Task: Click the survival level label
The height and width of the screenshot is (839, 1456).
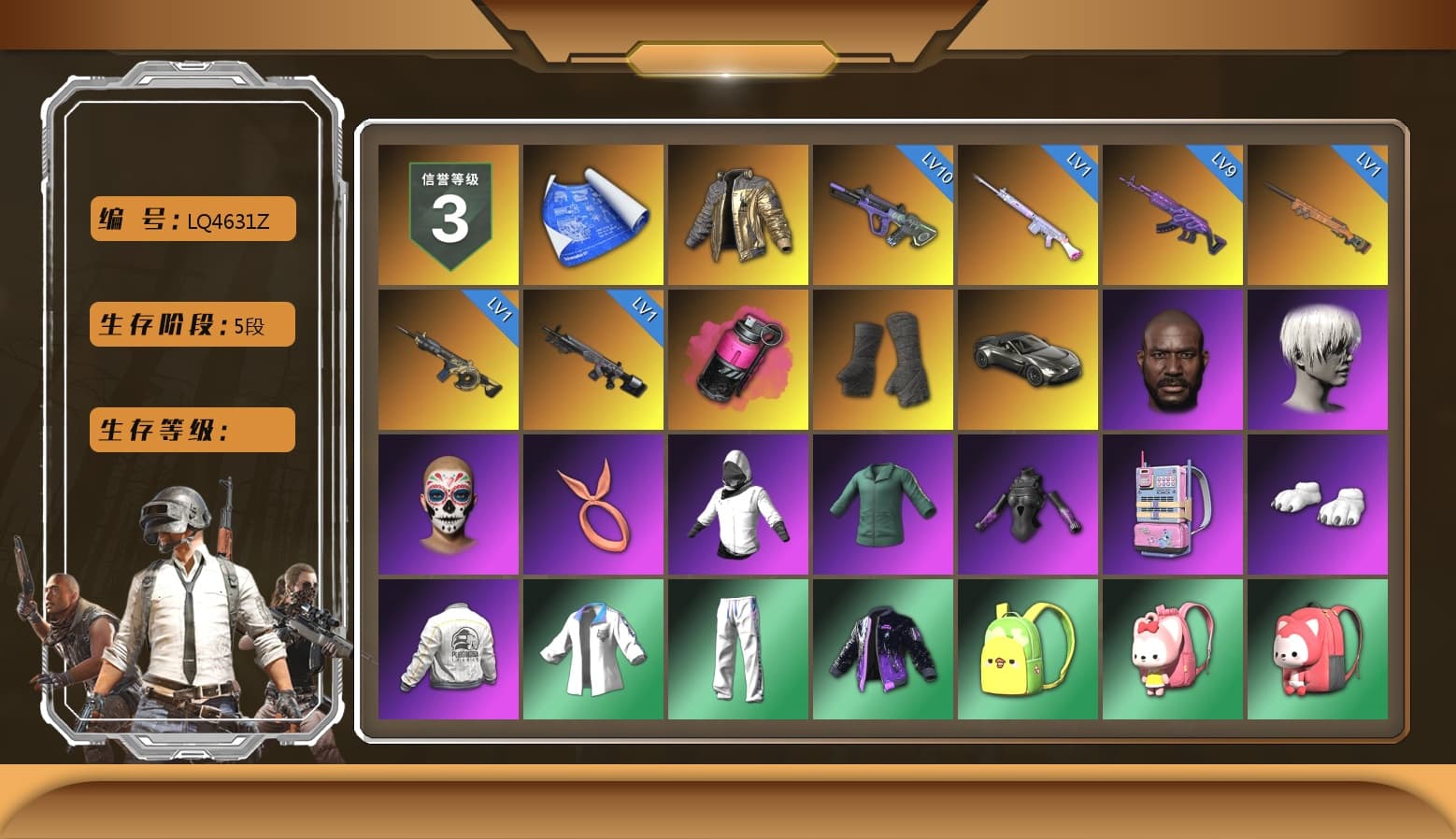Action: click(x=191, y=430)
